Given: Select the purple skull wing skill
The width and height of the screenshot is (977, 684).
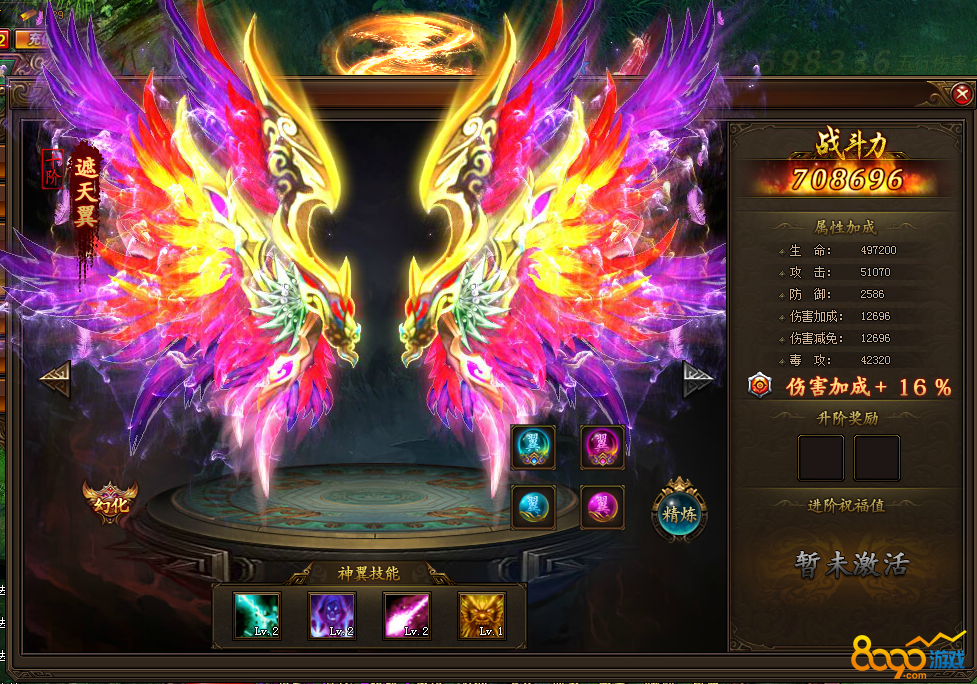Looking at the screenshot, I should click(332, 615).
